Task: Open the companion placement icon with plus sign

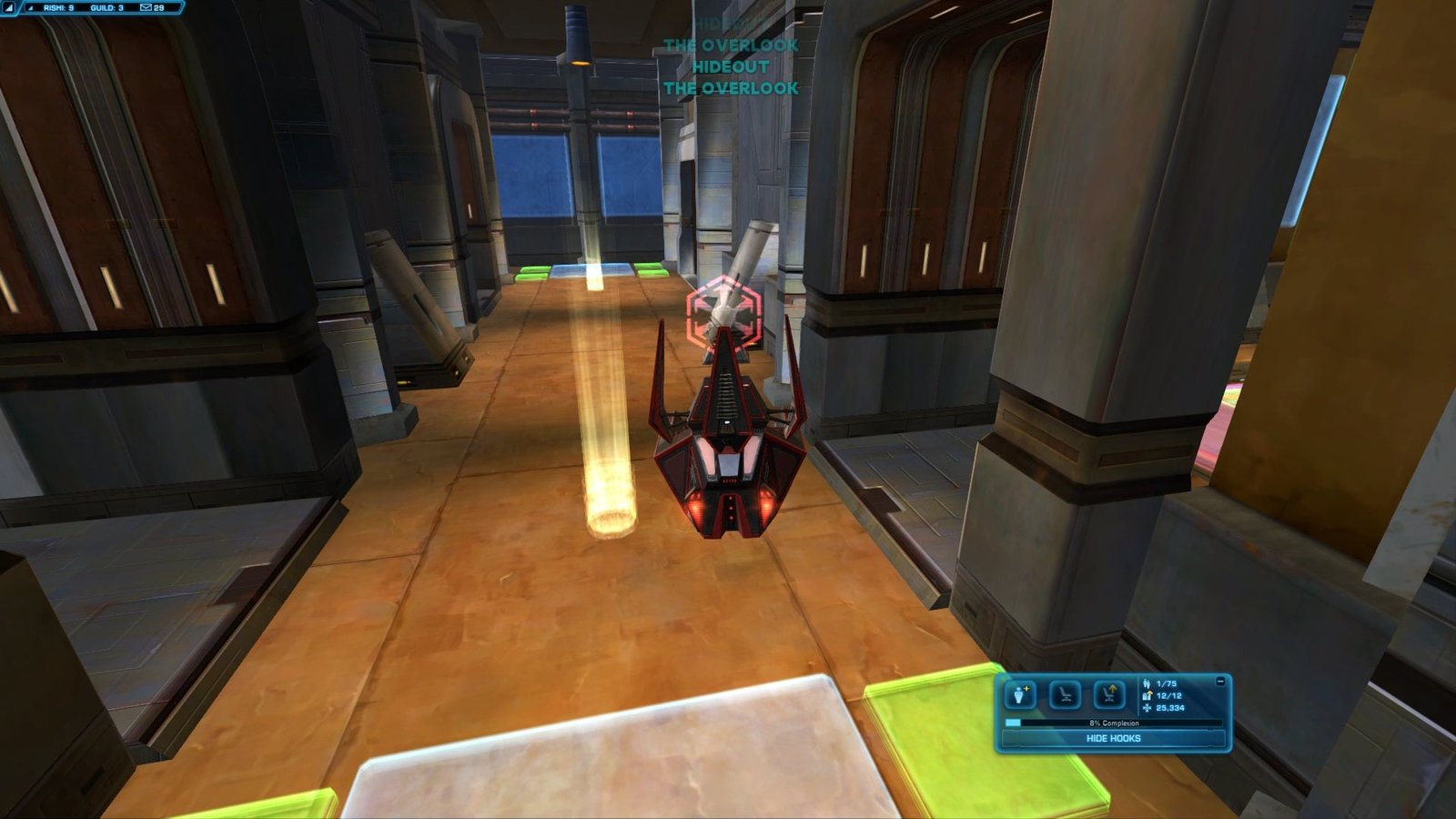Action: coord(1020,695)
